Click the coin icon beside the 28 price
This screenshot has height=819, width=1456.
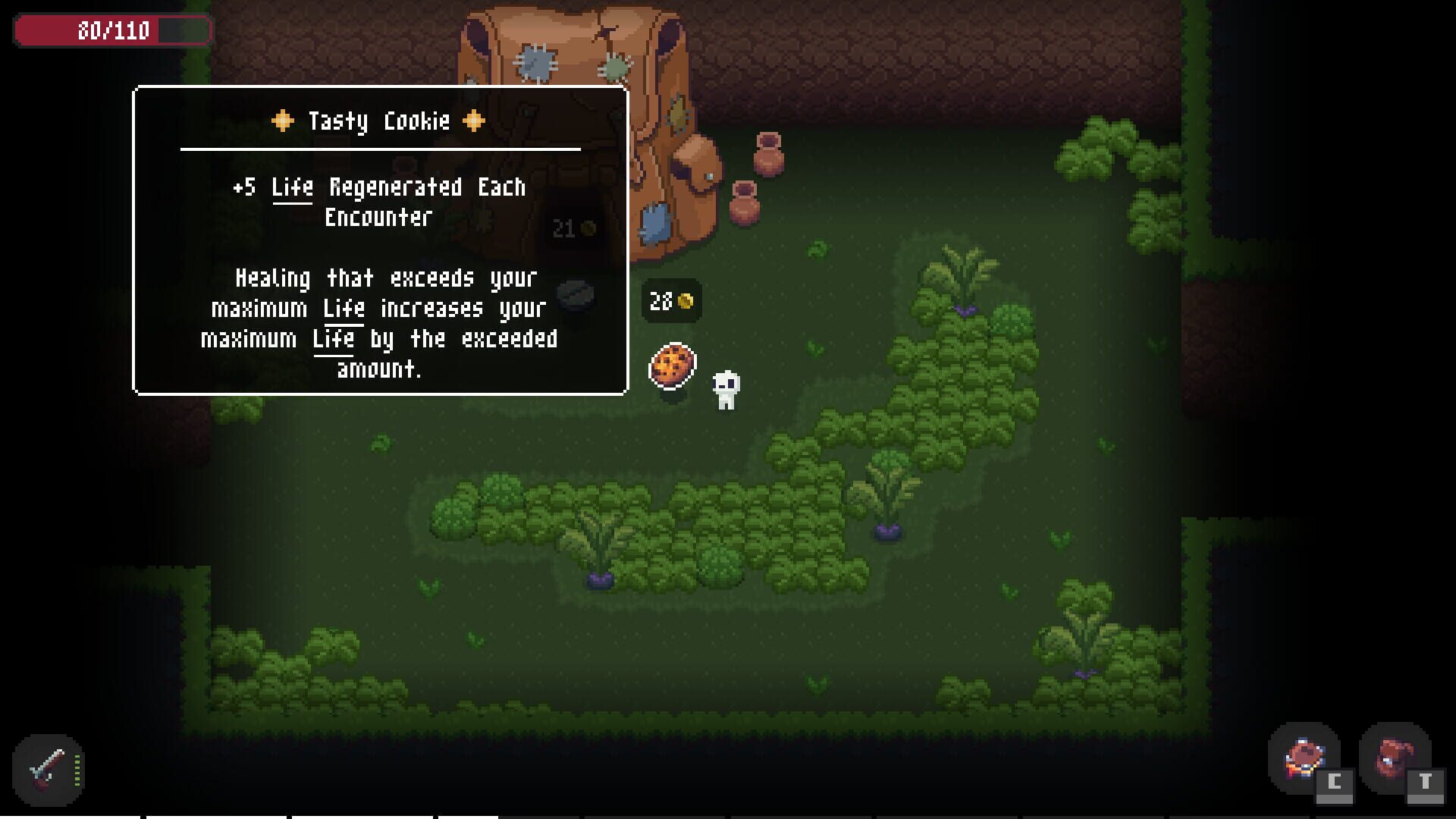click(x=686, y=301)
